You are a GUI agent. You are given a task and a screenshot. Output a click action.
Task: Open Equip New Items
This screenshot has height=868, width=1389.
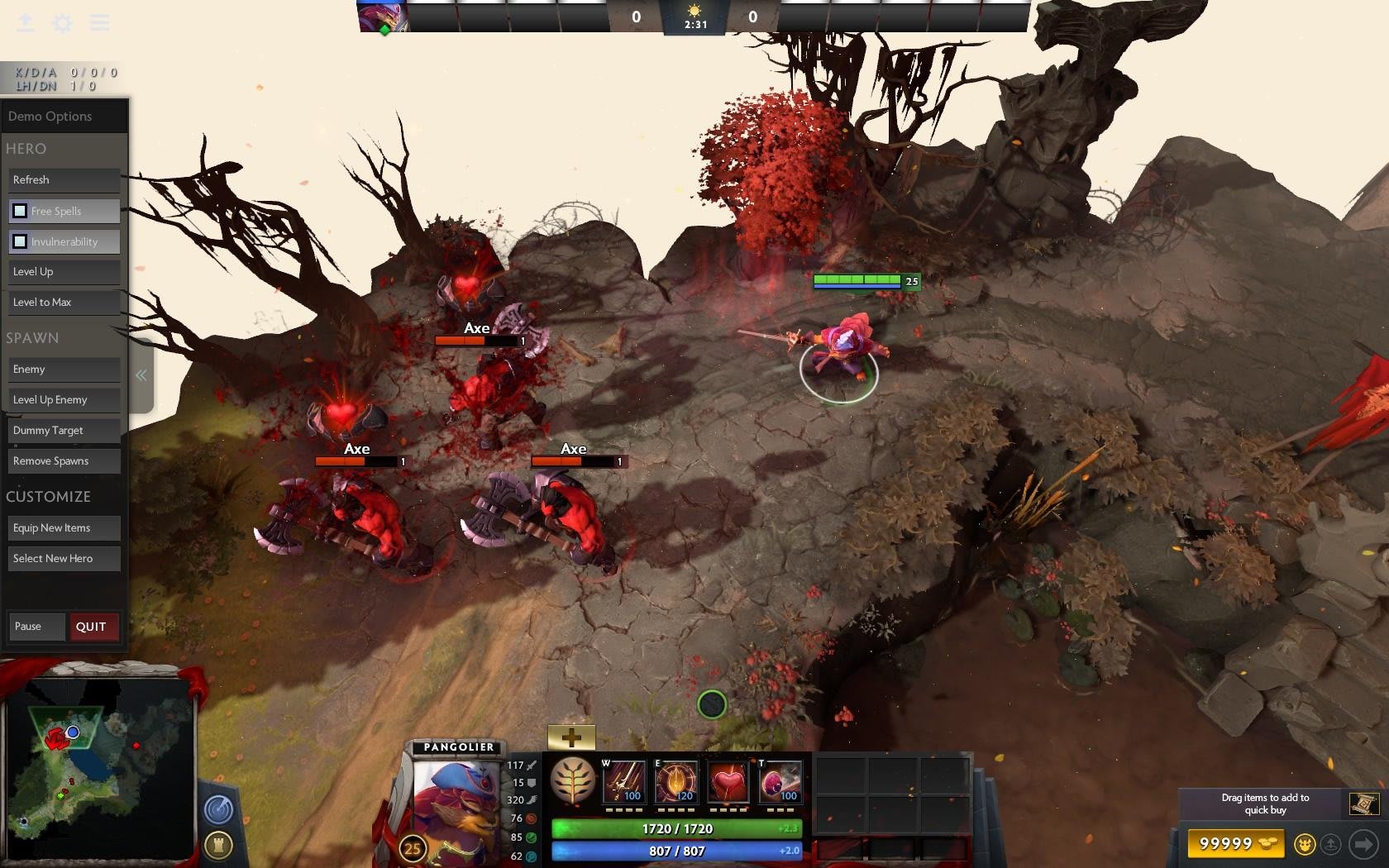coord(64,528)
